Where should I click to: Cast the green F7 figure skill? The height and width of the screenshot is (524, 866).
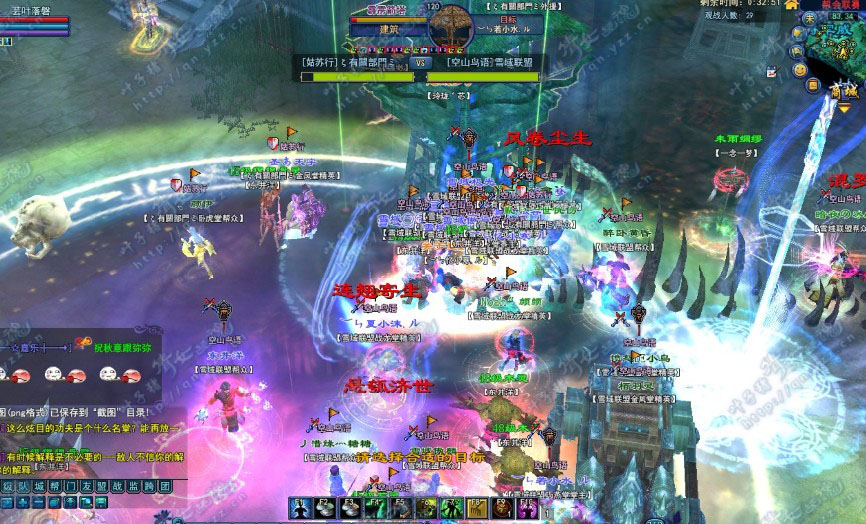click(x=450, y=508)
